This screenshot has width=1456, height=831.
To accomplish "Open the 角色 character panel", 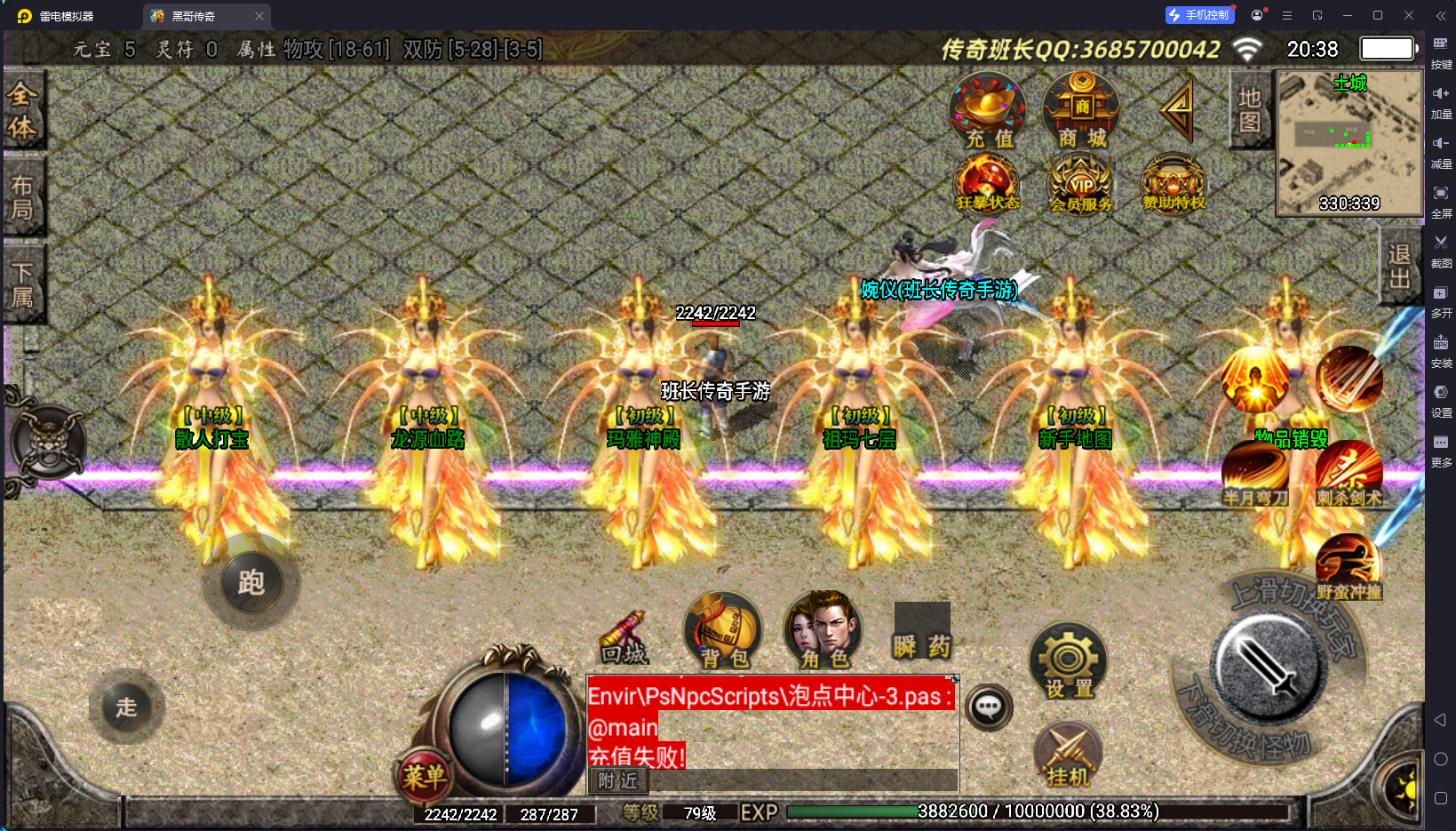I will [823, 631].
